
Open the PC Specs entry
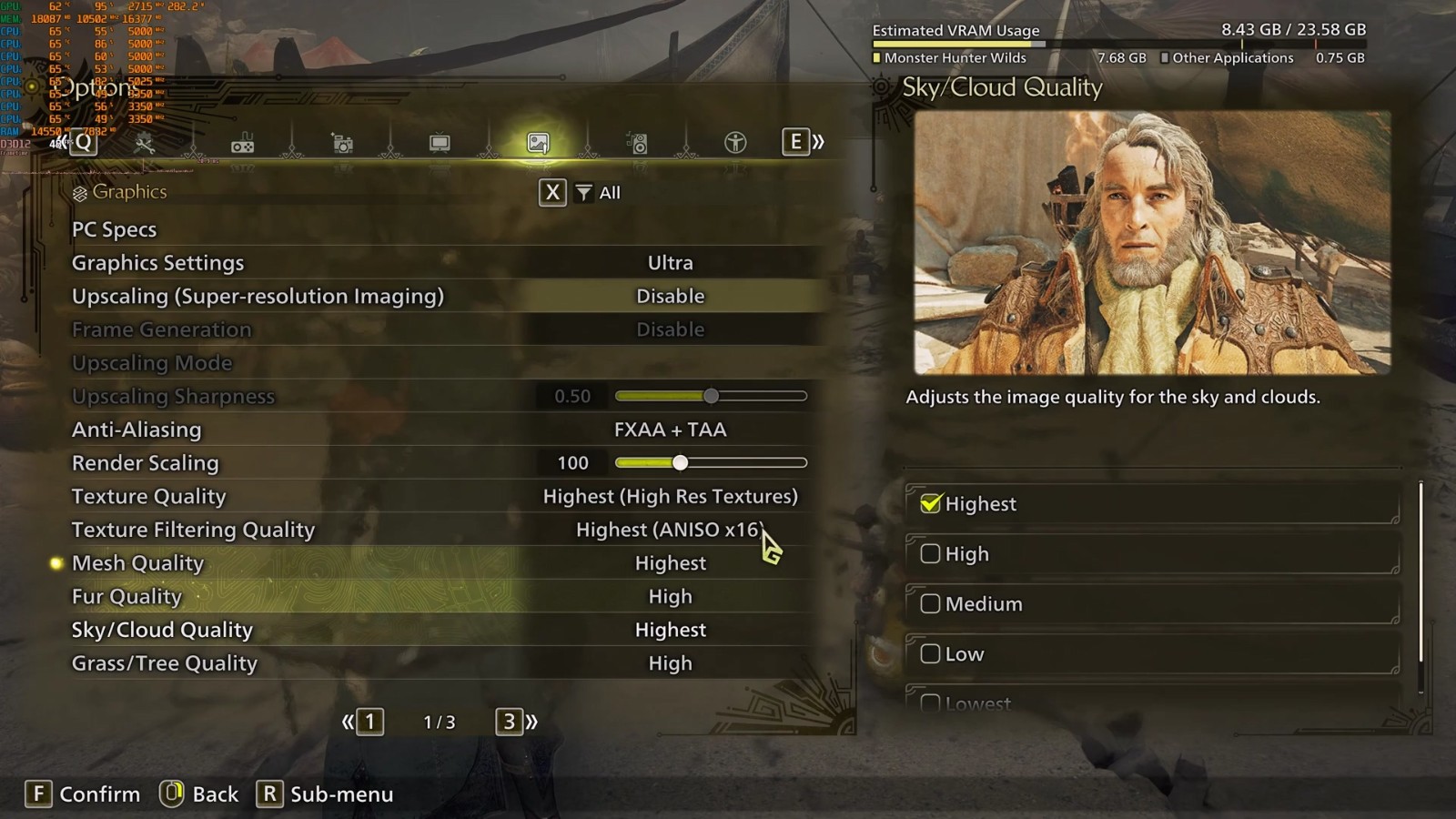click(115, 230)
